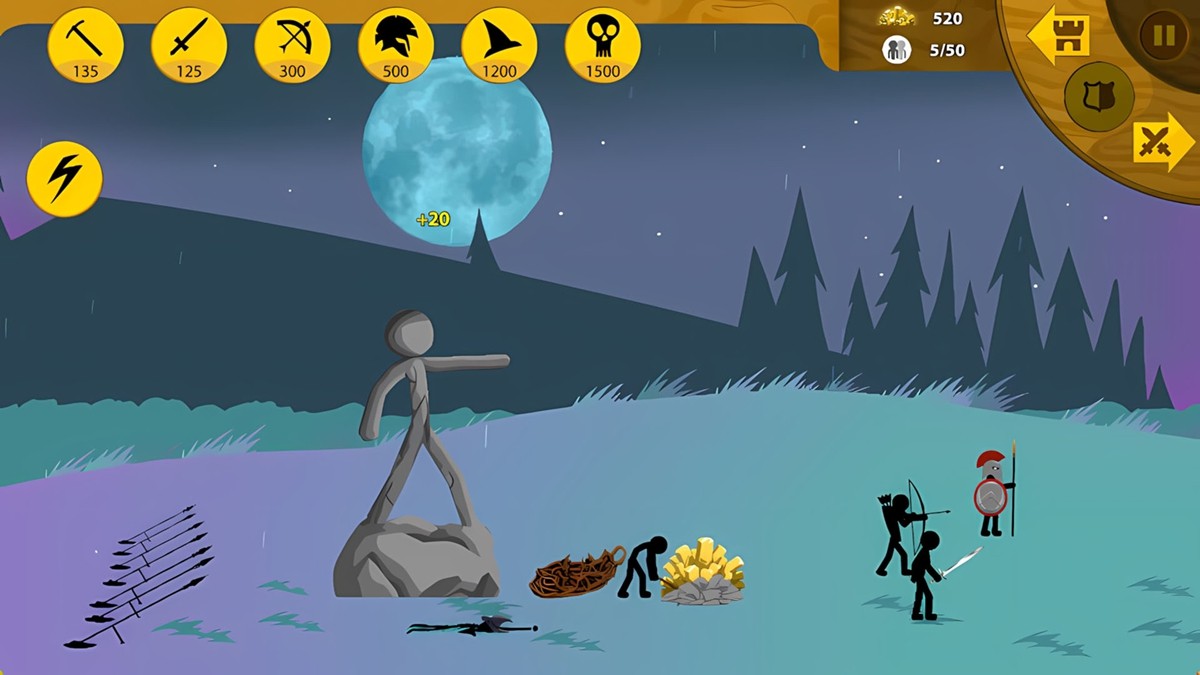Train a Swordwrath unit costing 125
The image size is (1200, 675).
coord(189,45)
